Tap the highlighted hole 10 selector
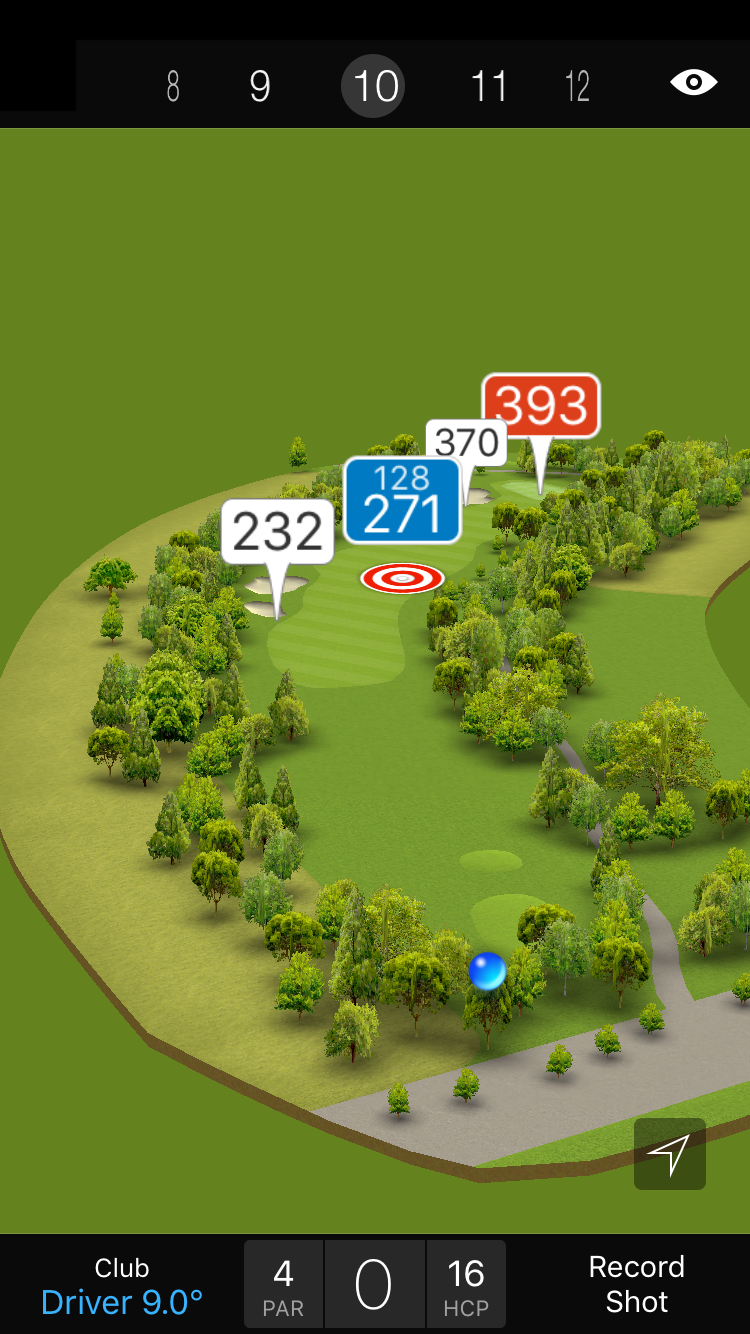 pos(375,87)
